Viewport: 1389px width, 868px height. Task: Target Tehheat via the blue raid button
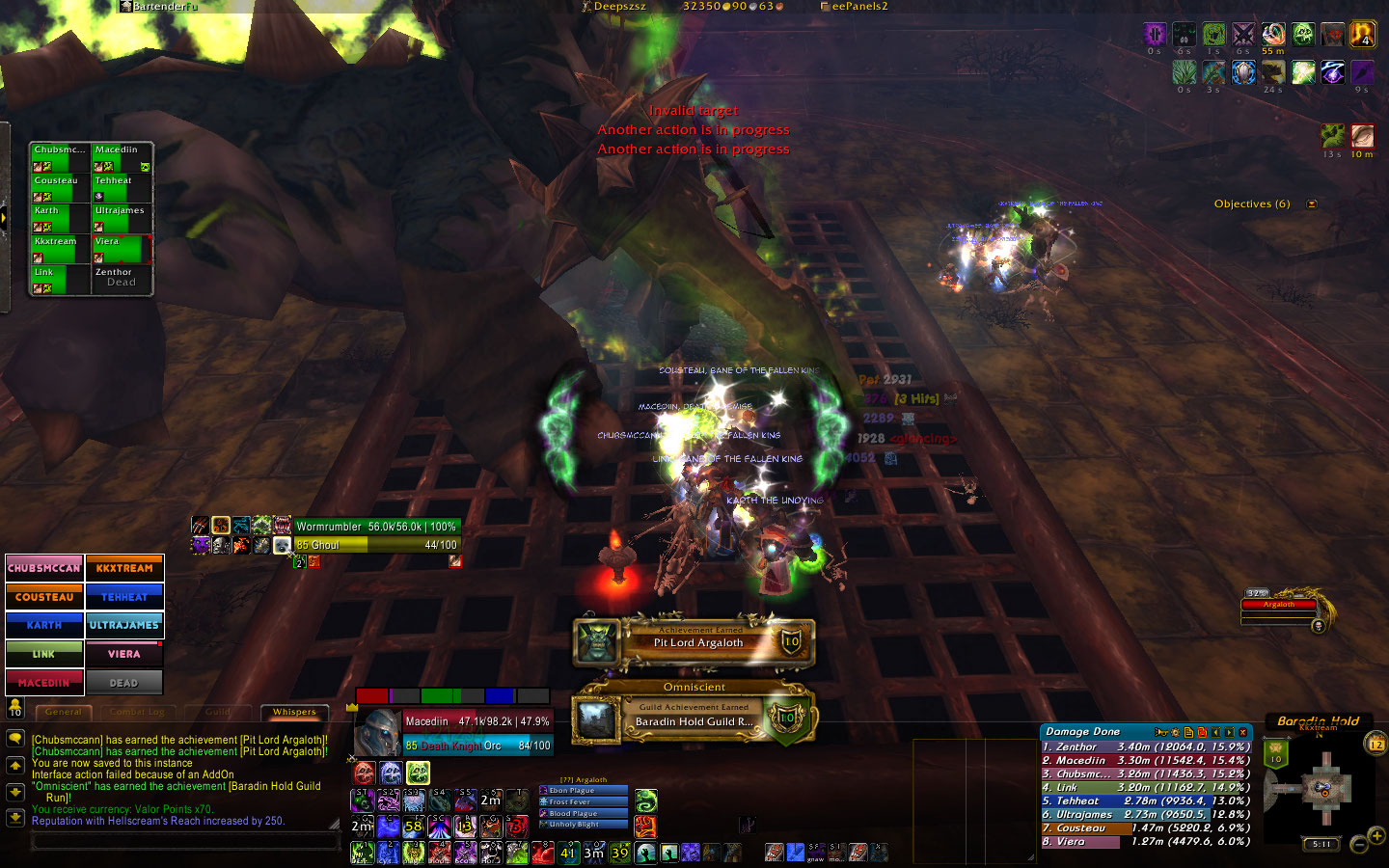(x=124, y=597)
